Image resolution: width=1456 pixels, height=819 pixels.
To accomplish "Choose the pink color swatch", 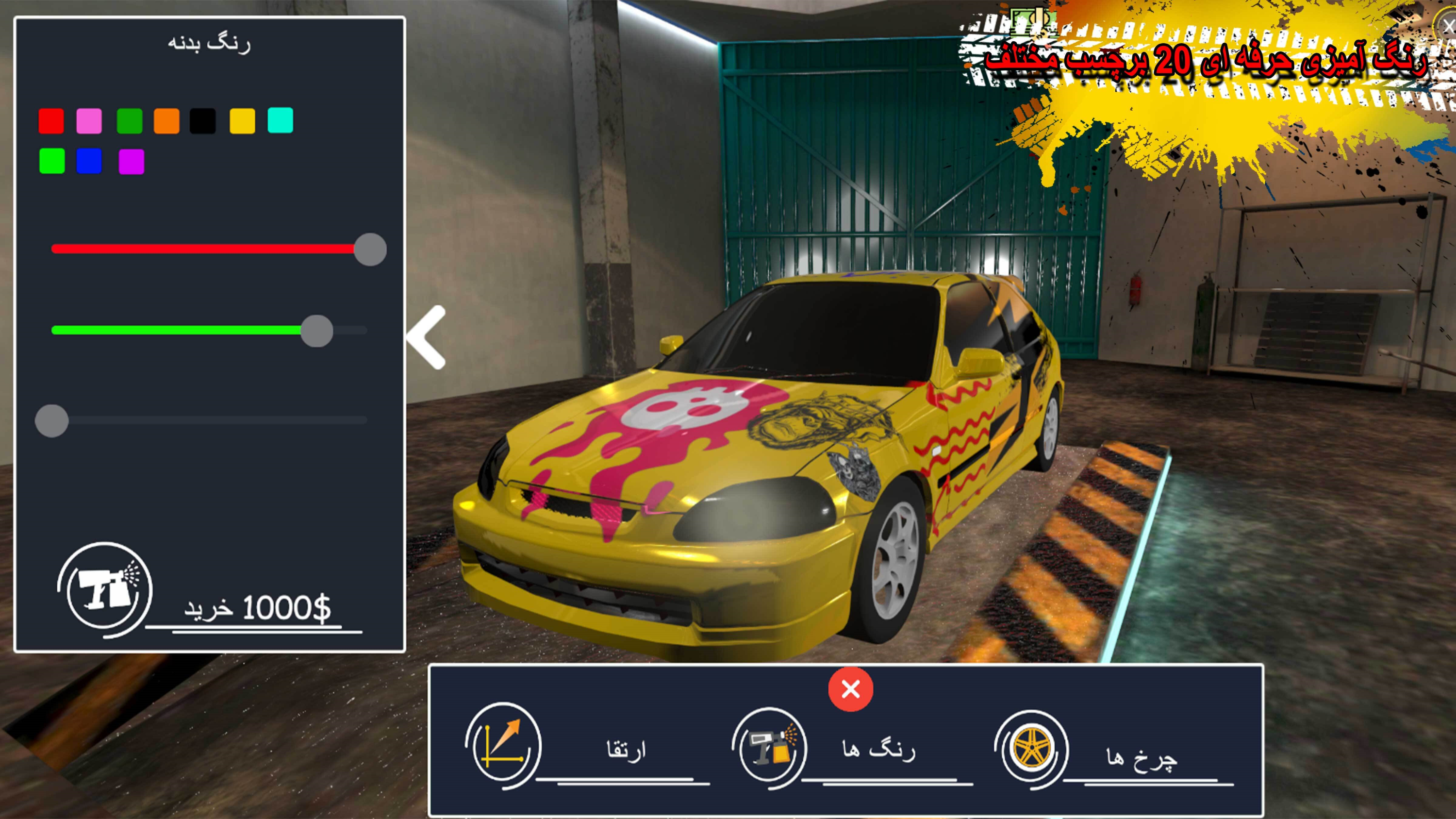I will pos(89,121).
